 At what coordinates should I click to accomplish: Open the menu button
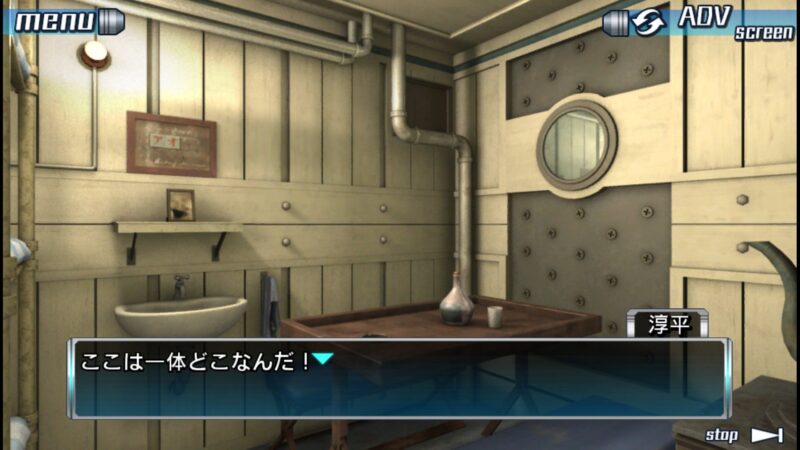62,21
